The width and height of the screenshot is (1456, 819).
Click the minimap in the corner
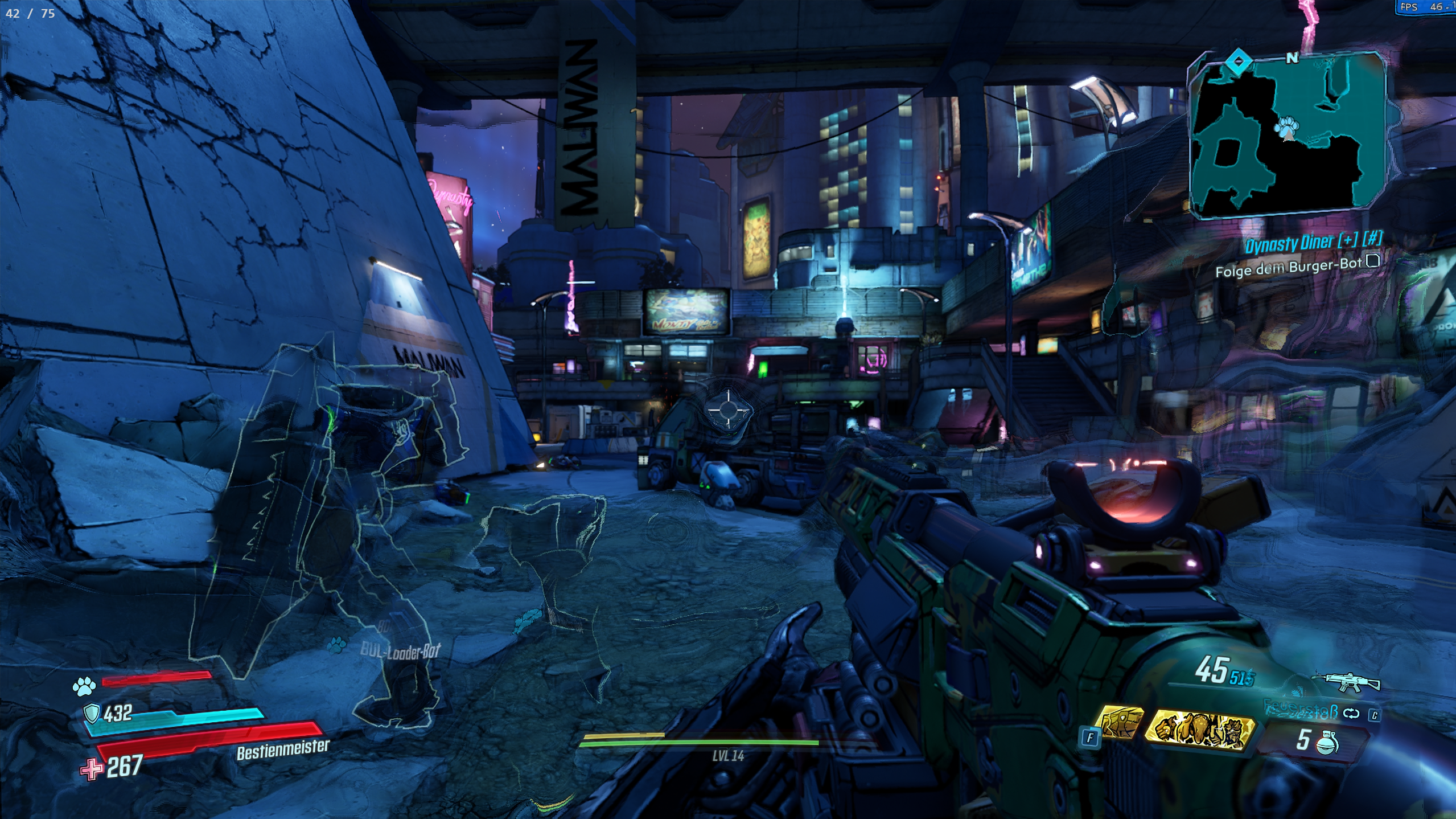(1286, 136)
